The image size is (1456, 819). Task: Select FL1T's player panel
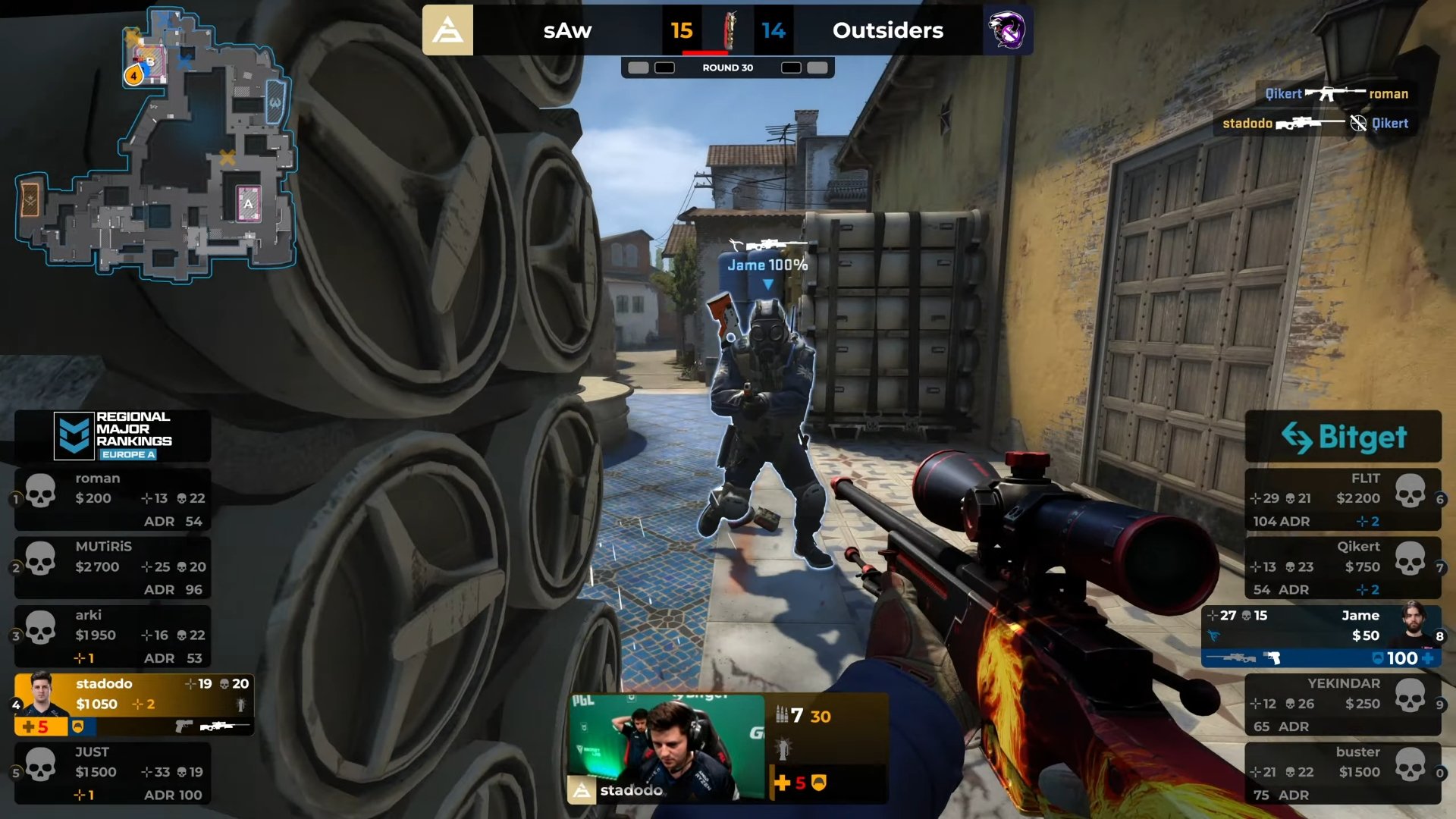point(1342,499)
